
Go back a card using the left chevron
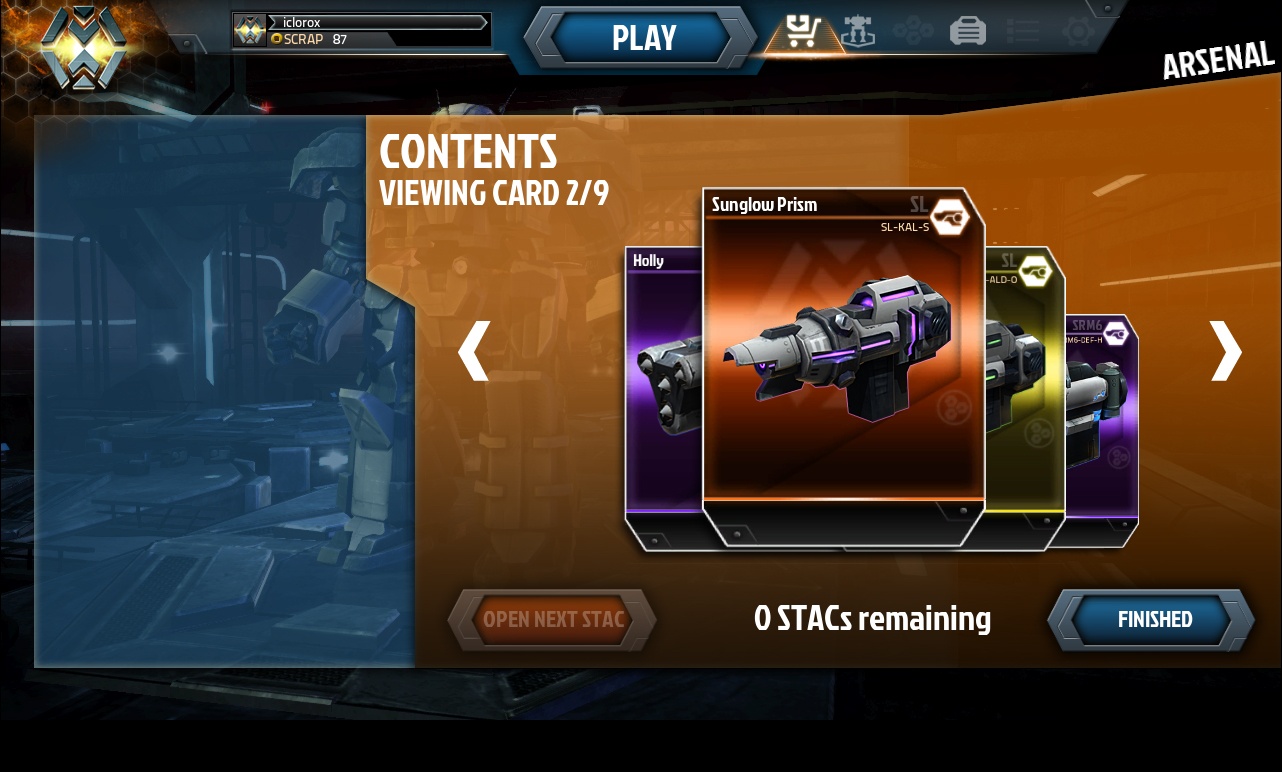click(474, 352)
